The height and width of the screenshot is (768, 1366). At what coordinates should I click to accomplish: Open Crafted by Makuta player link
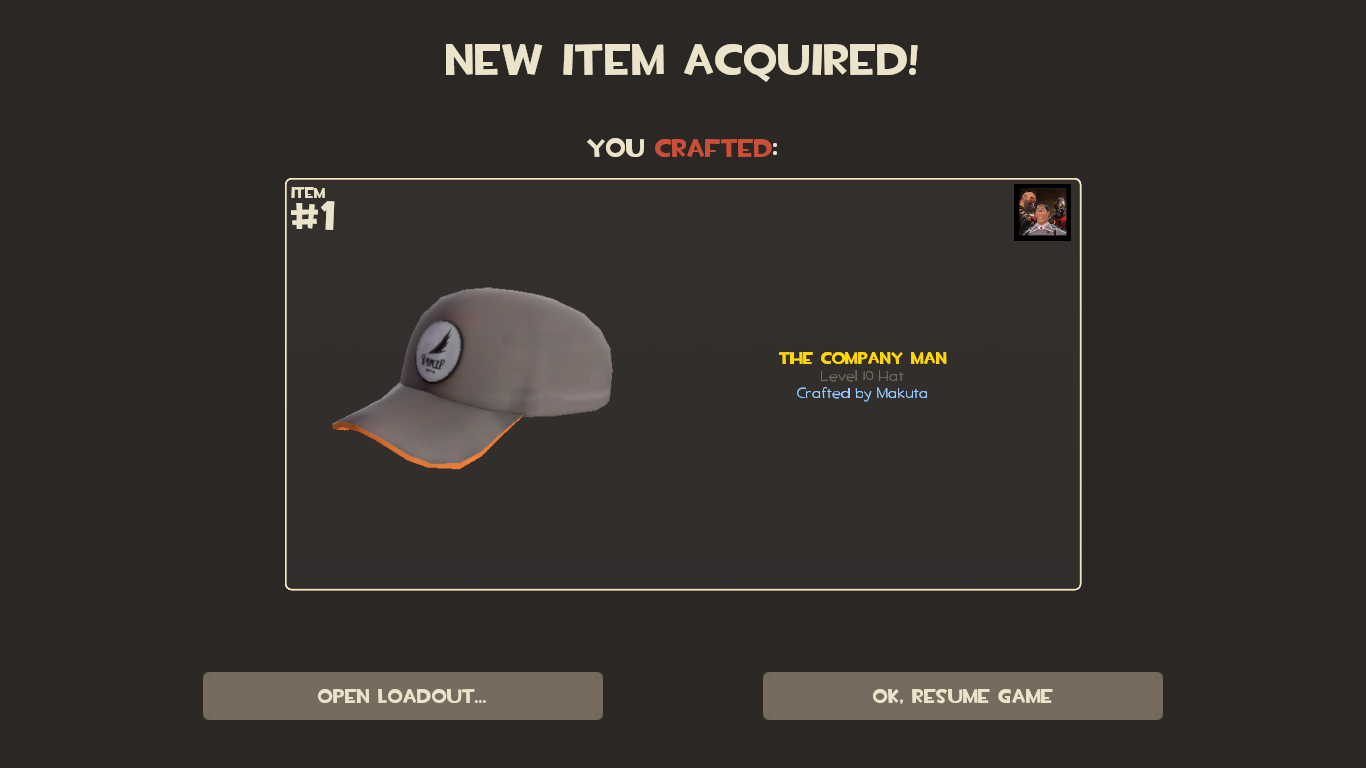click(x=862, y=393)
